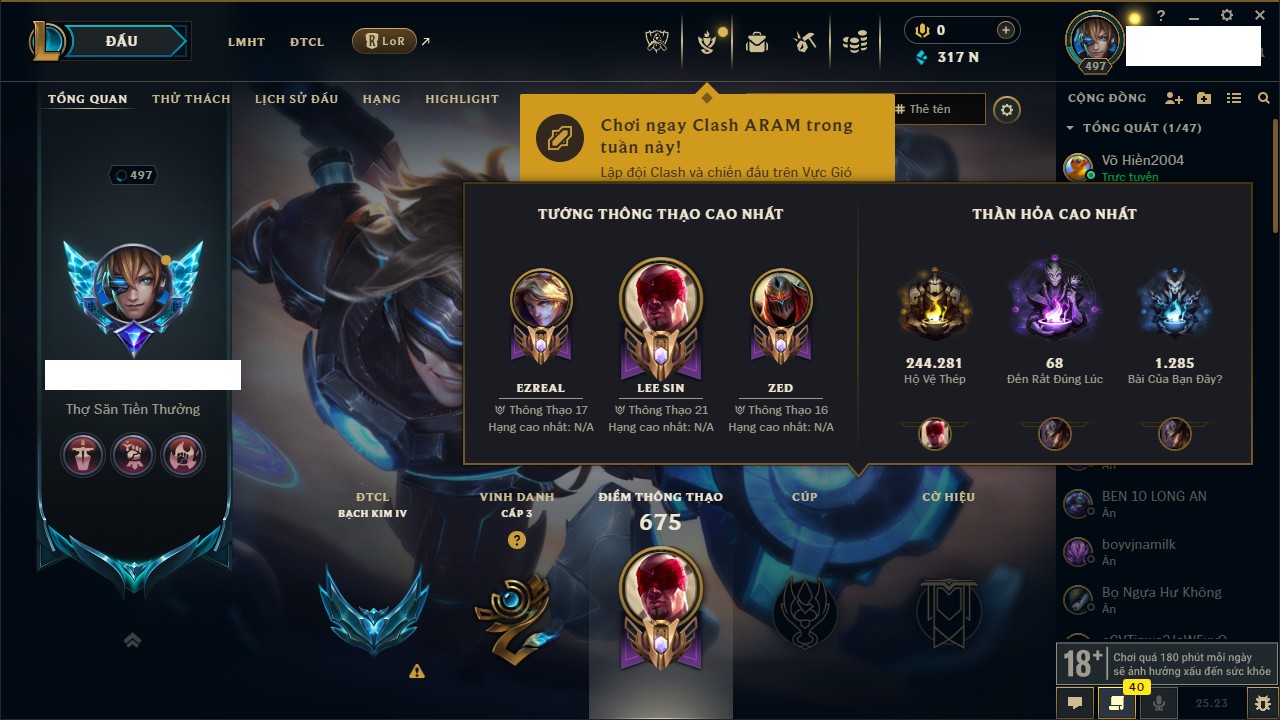This screenshot has height=720, width=1280.
Task: Open friend Võ Hiền2004 in the list
Action: click(x=1142, y=160)
